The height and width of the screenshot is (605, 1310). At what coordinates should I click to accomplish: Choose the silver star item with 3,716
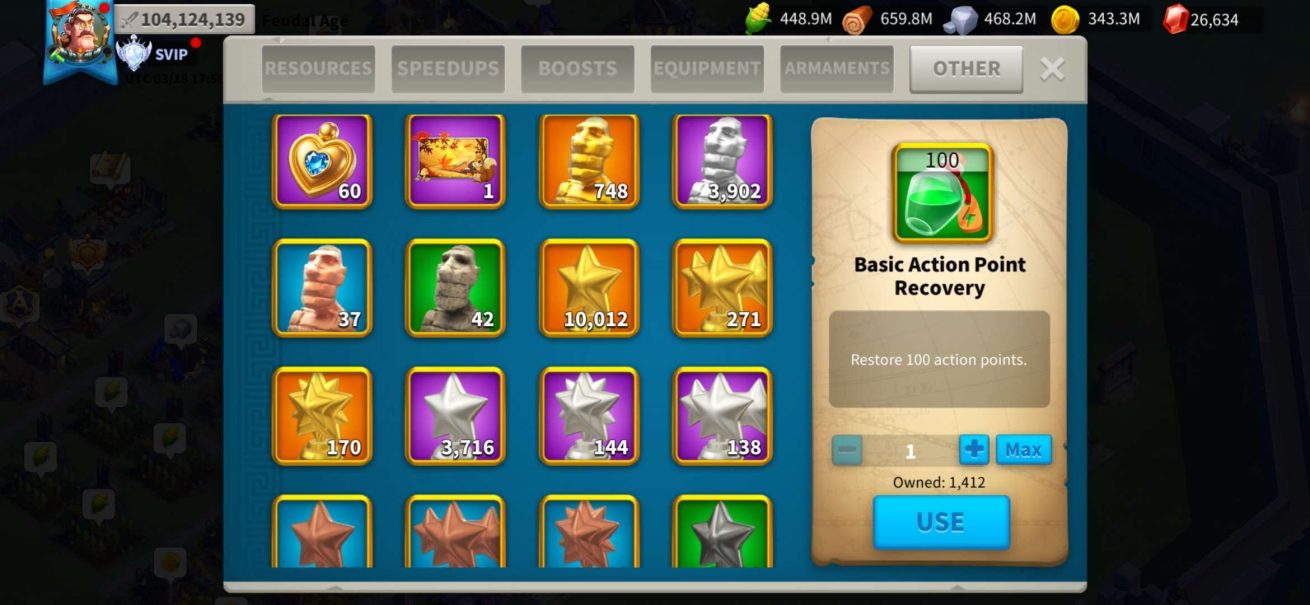coord(455,416)
